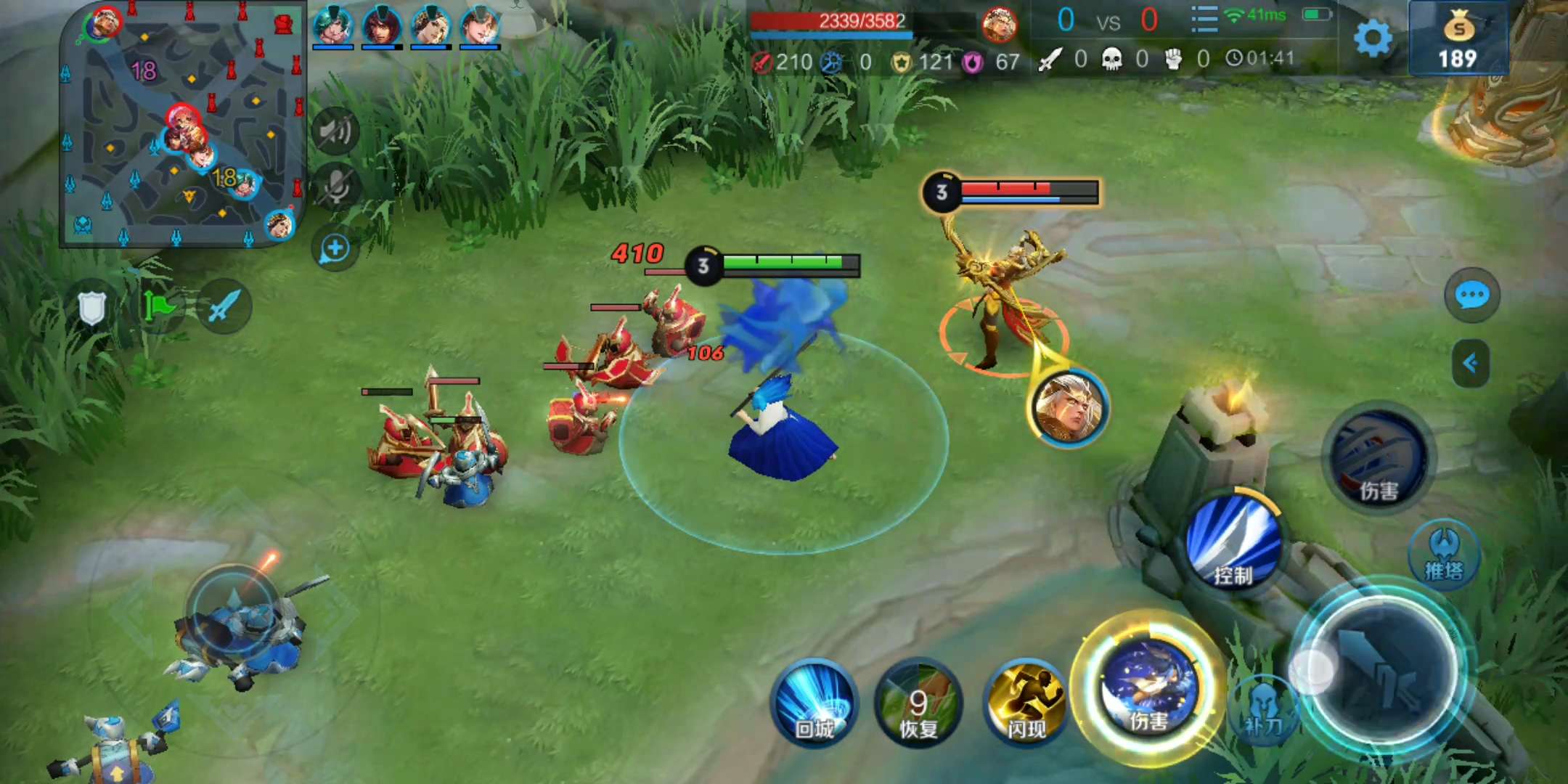Open the gold shop showing 189
The height and width of the screenshot is (784, 1568).
pyautogui.click(x=1458, y=40)
